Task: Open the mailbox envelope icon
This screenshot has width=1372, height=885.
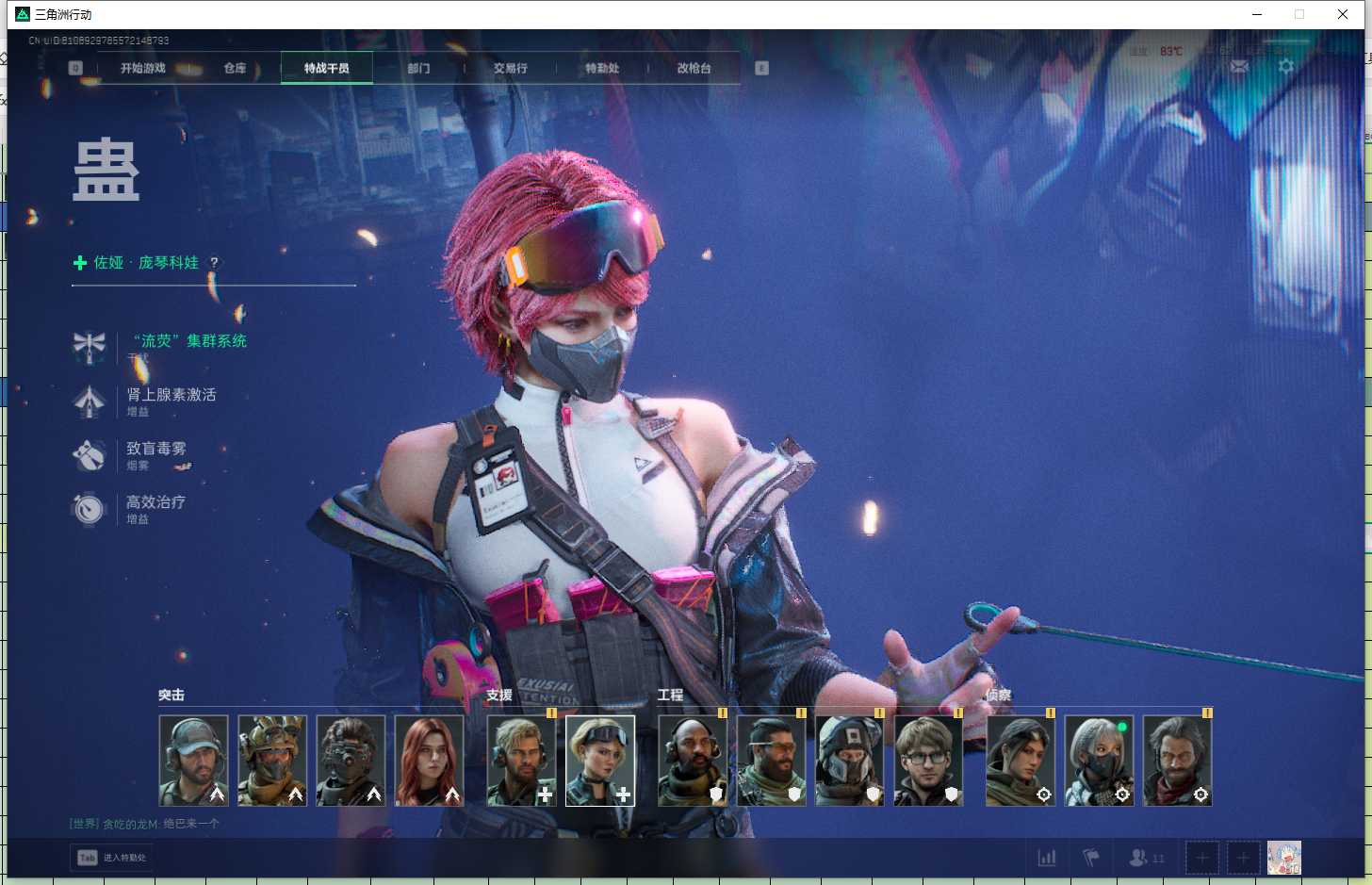Action: [x=1239, y=66]
